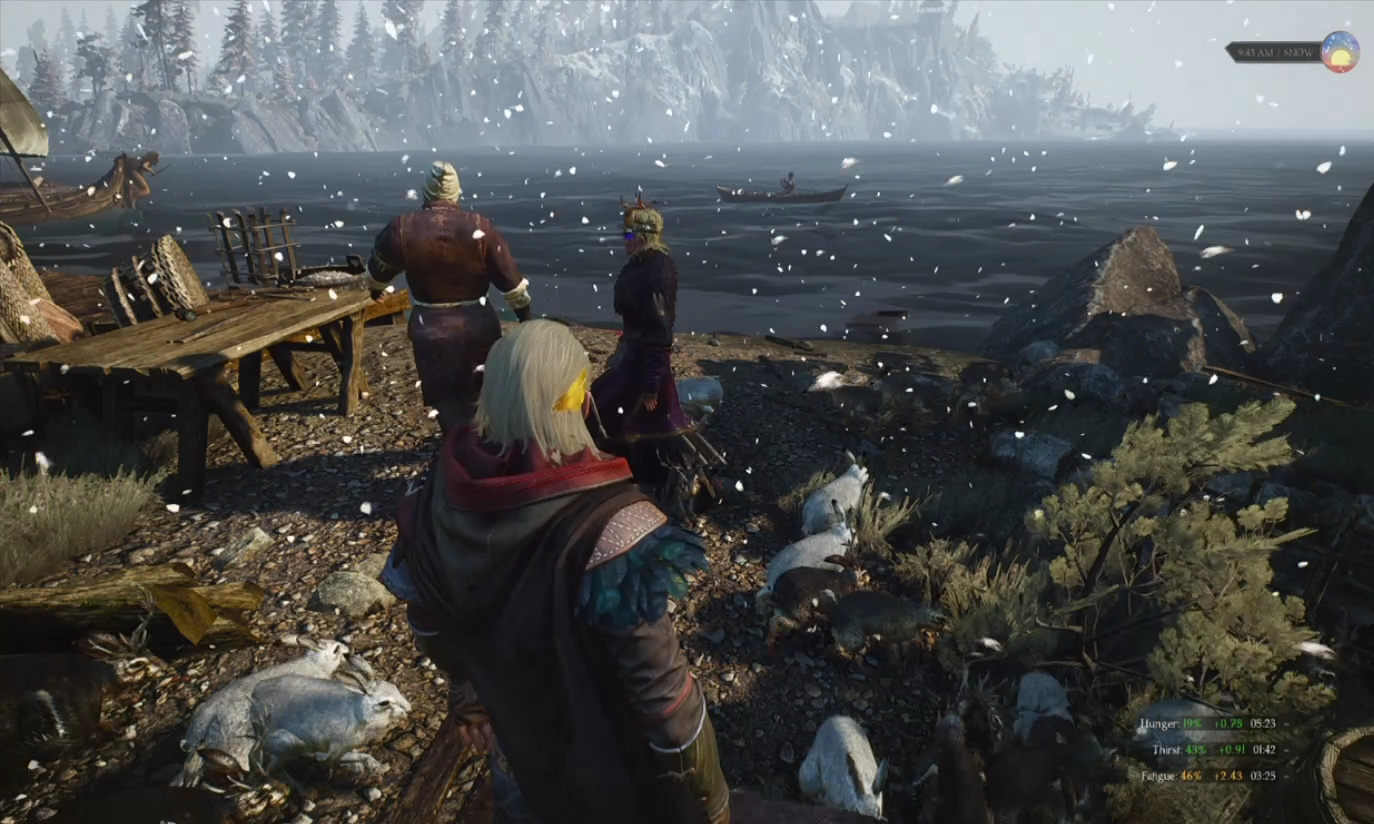Click the sun weather icon

coord(1339,52)
